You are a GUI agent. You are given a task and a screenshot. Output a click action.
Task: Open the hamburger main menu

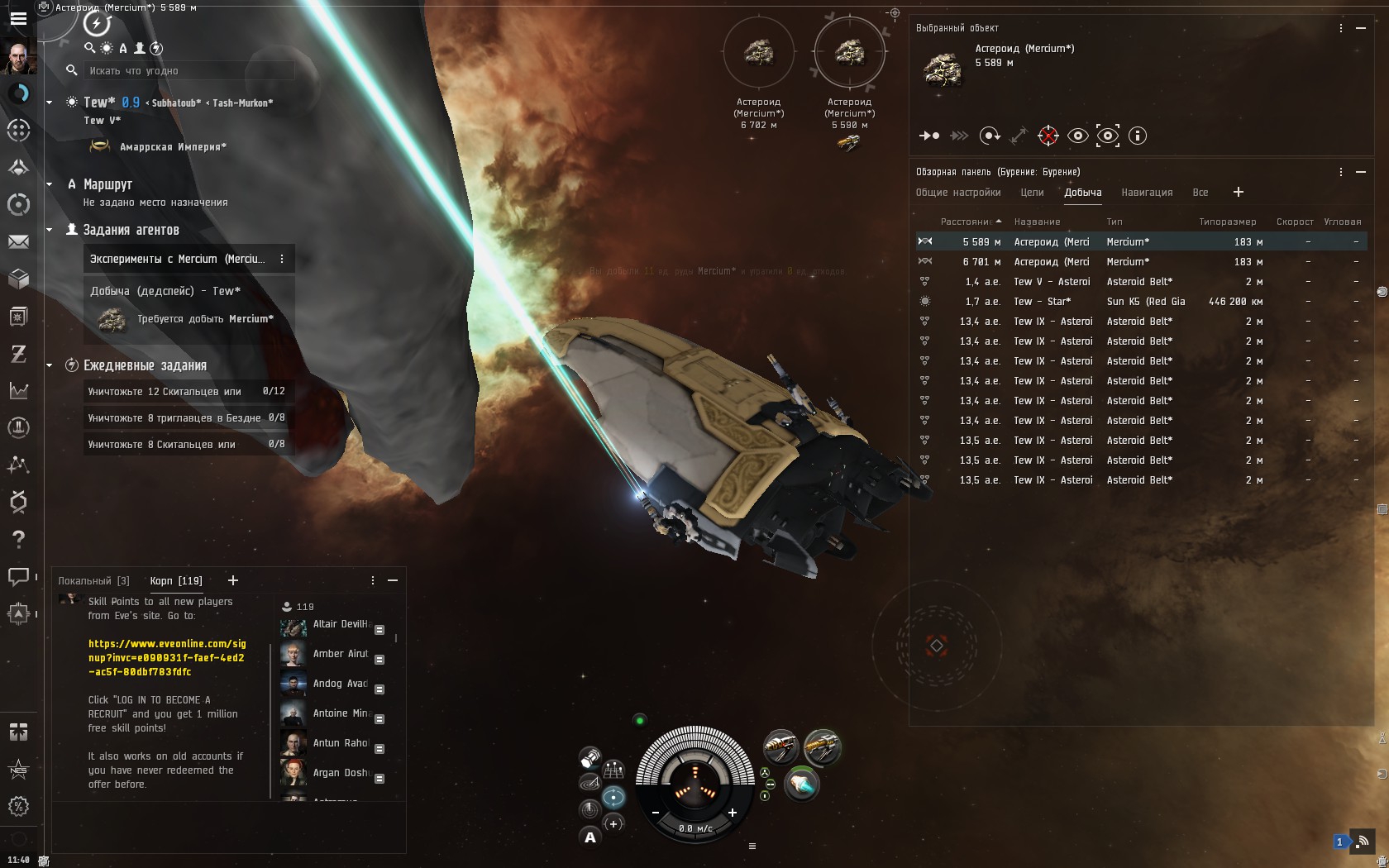tap(18, 18)
